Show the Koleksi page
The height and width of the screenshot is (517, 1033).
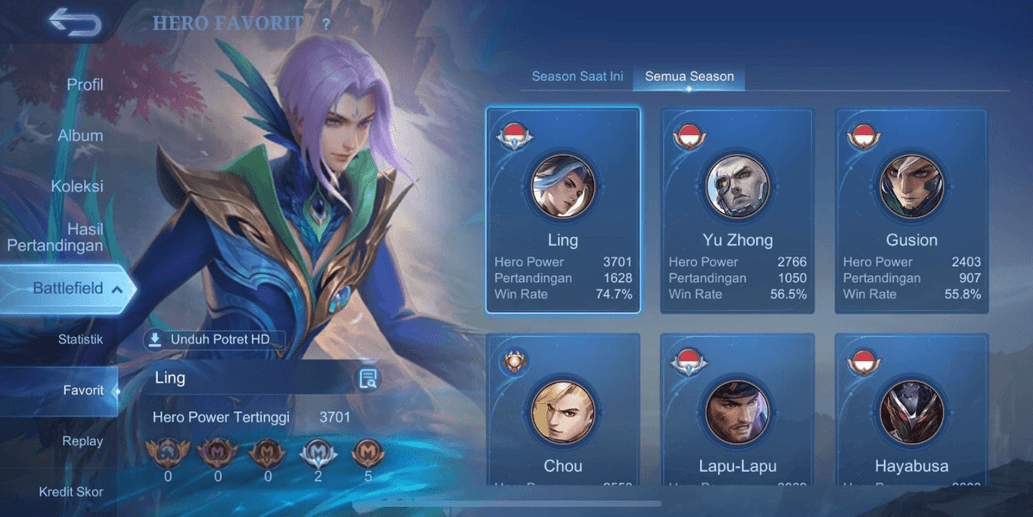(x=77, y=186)
